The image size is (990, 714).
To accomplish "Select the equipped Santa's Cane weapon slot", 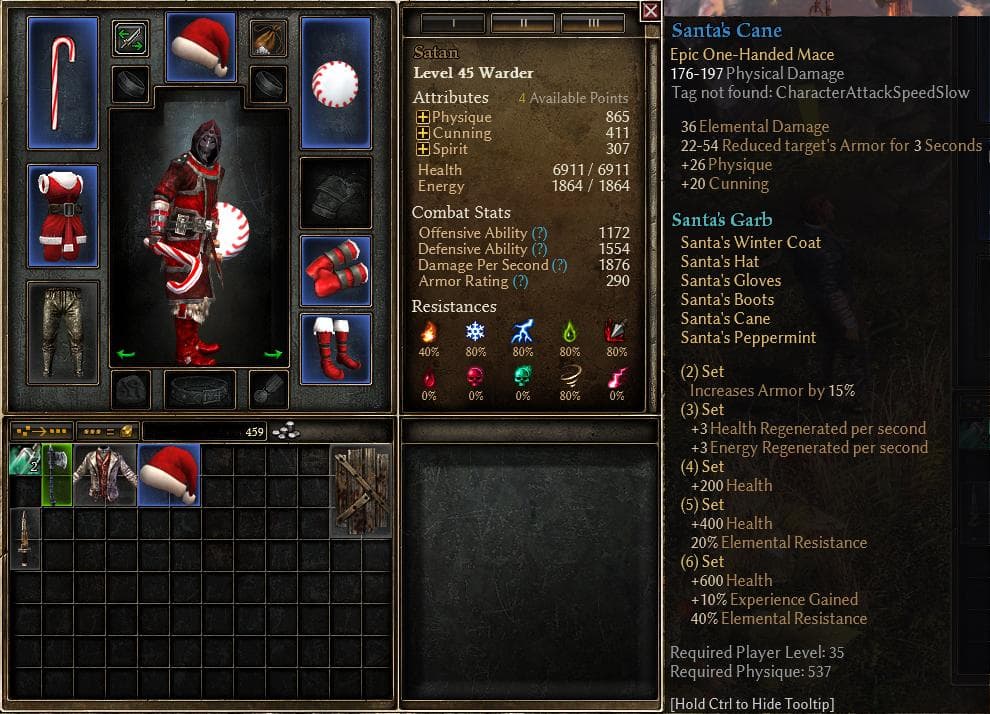I will click(63, 81).
